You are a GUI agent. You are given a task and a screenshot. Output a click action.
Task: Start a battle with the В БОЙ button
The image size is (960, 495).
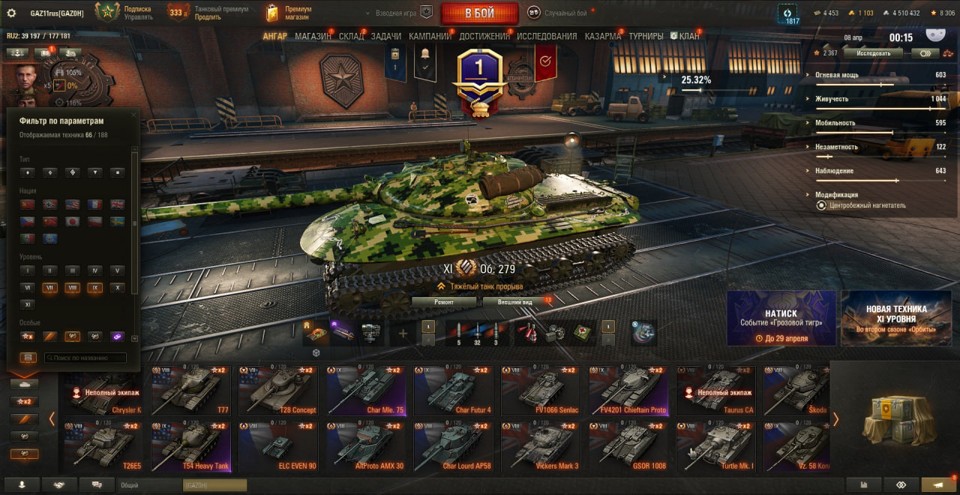click(480, 13)
